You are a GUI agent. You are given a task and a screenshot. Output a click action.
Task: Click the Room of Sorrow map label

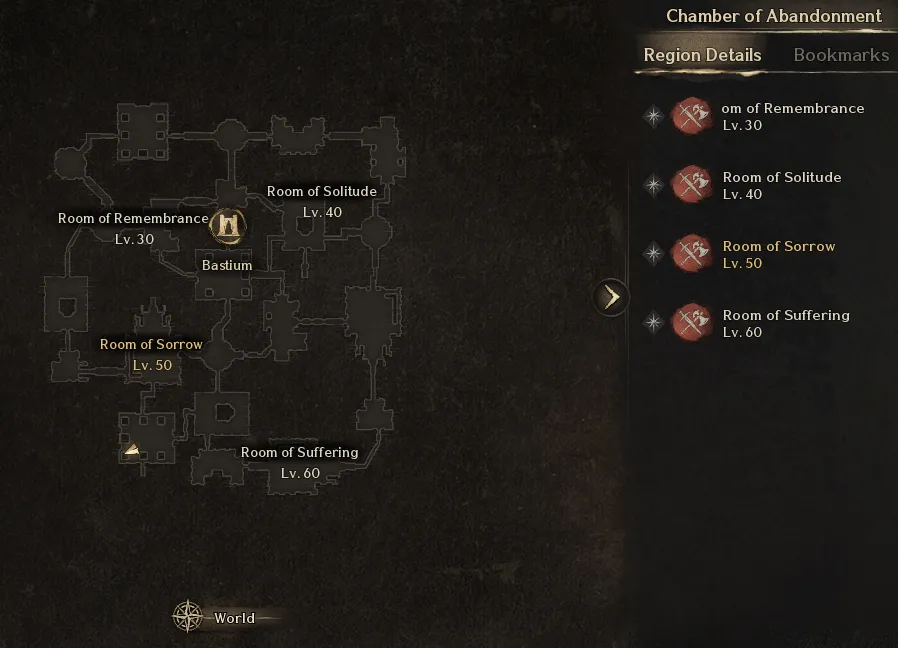[151, 345]
